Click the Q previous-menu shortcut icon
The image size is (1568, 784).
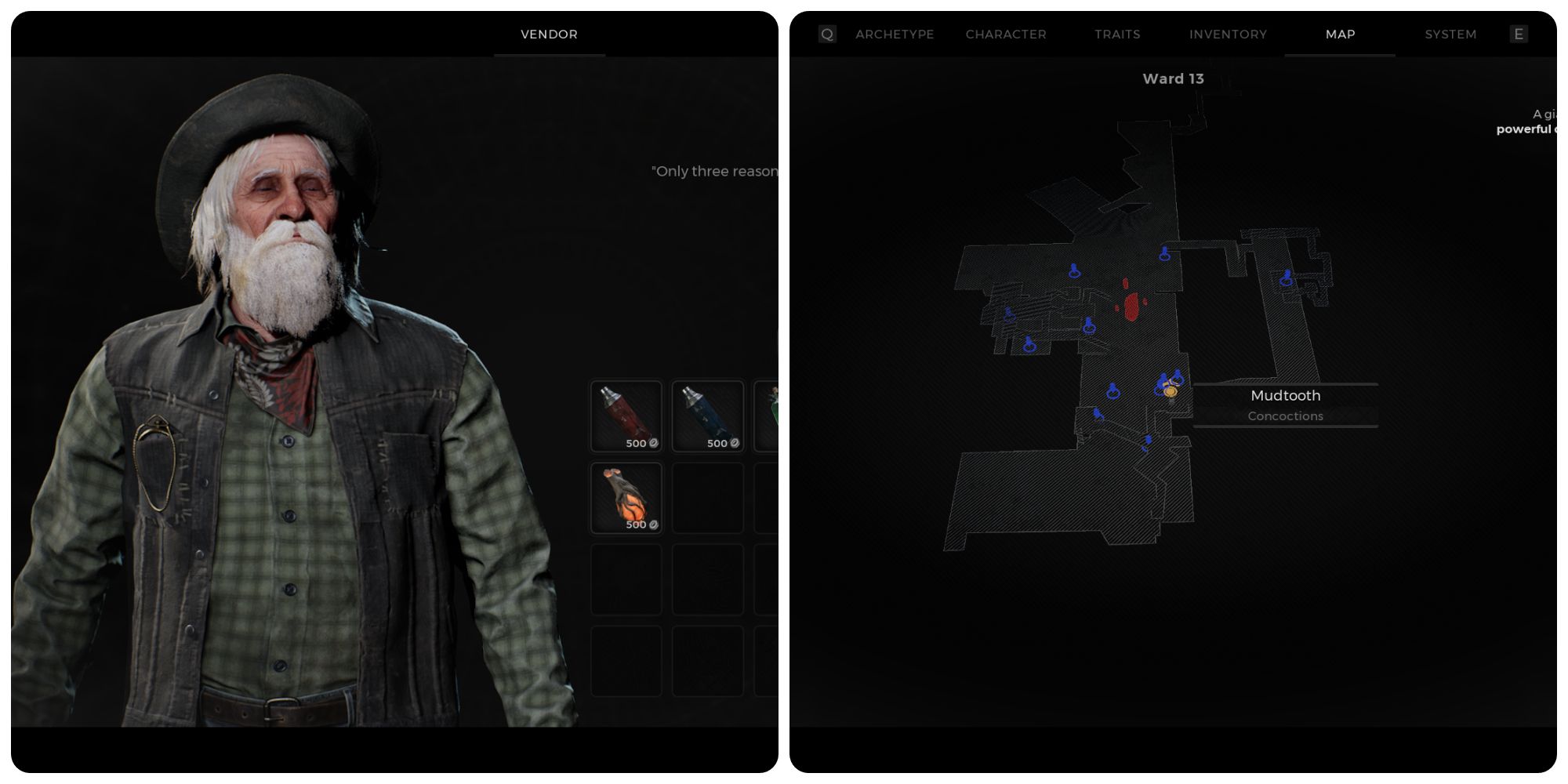click(x=826, y=34)
